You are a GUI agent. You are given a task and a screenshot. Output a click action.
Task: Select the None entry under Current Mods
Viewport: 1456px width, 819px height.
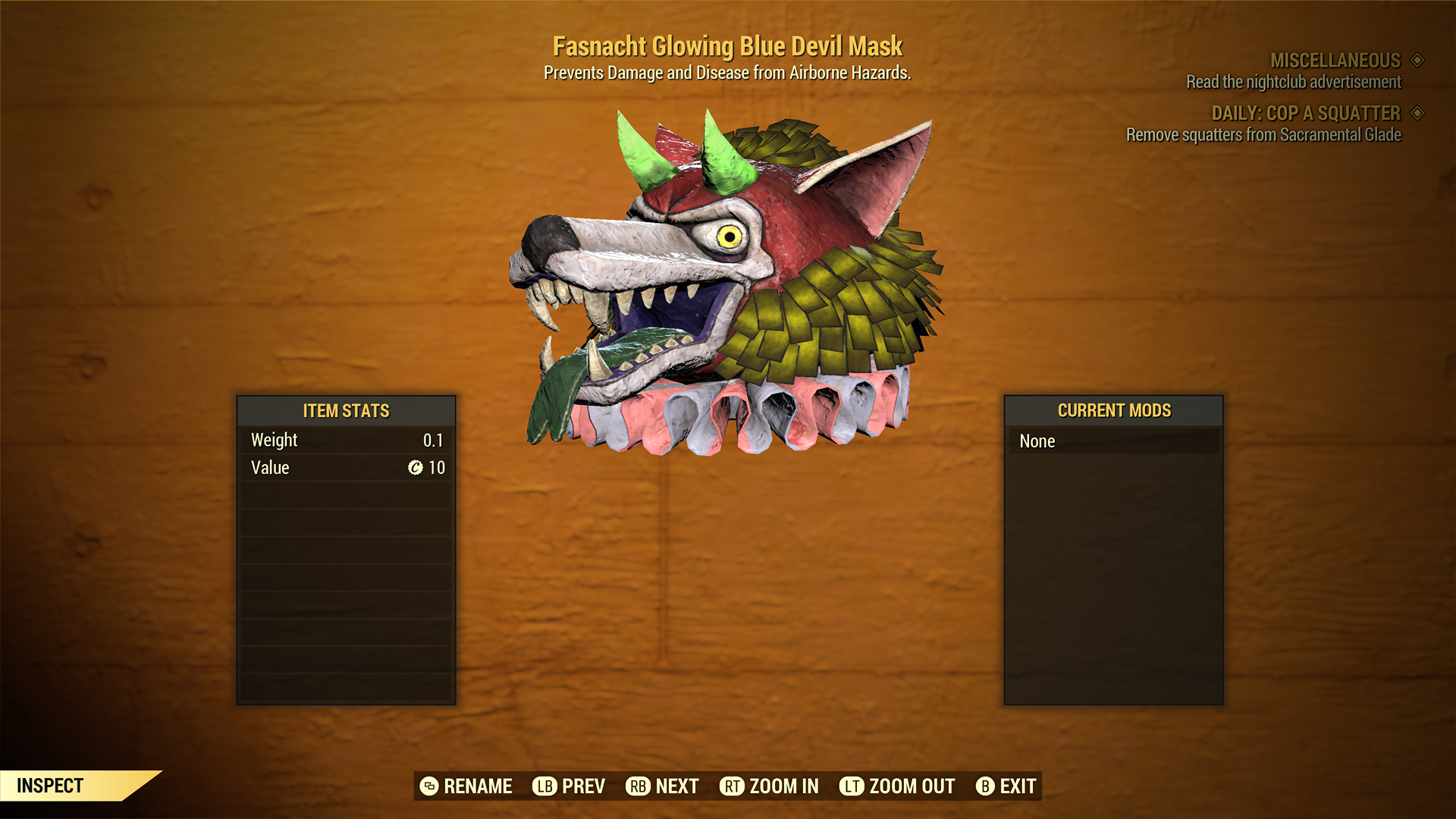point(1037,441)
